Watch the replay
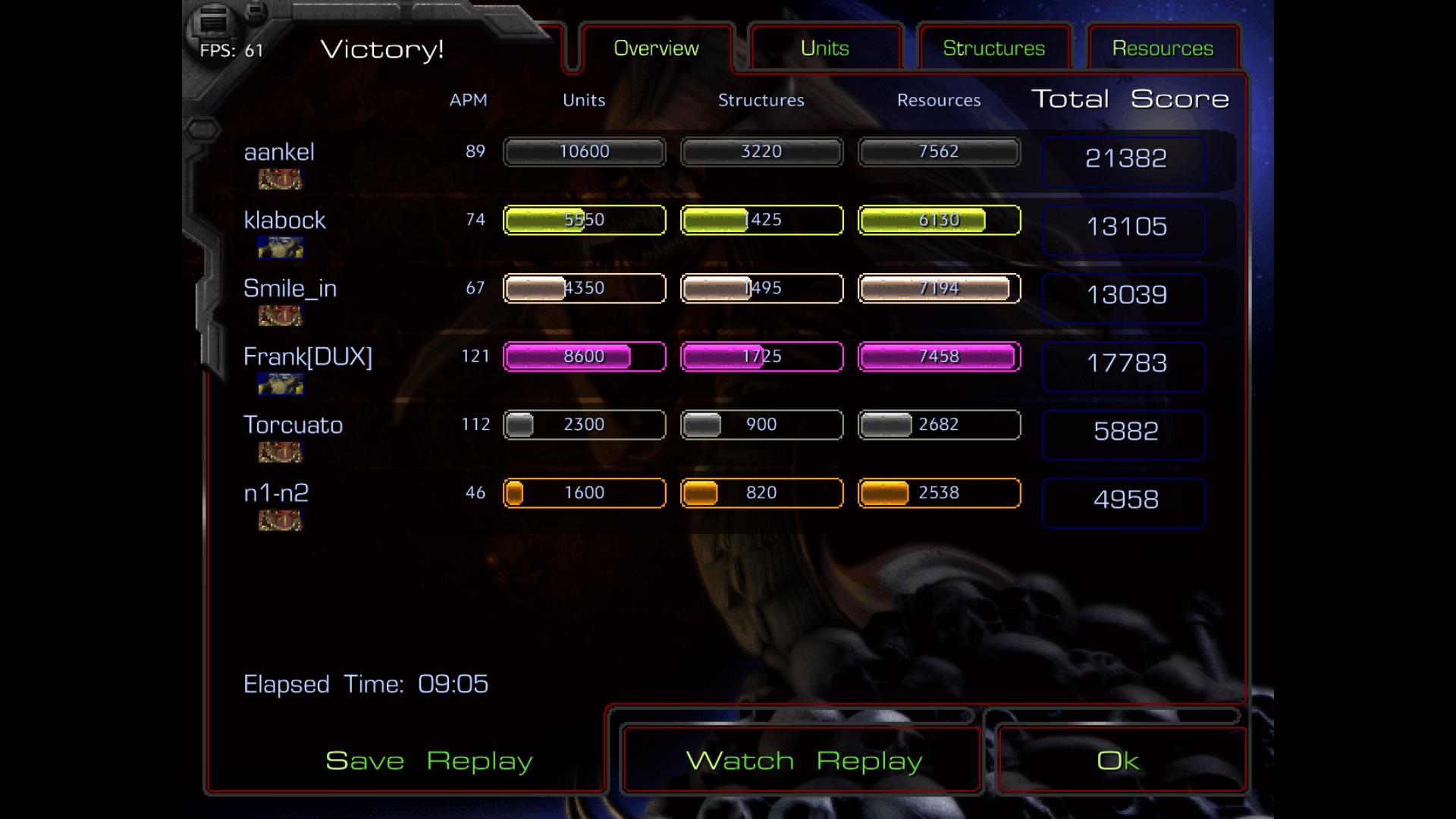Screen dimensions: 1456x819 804,761
